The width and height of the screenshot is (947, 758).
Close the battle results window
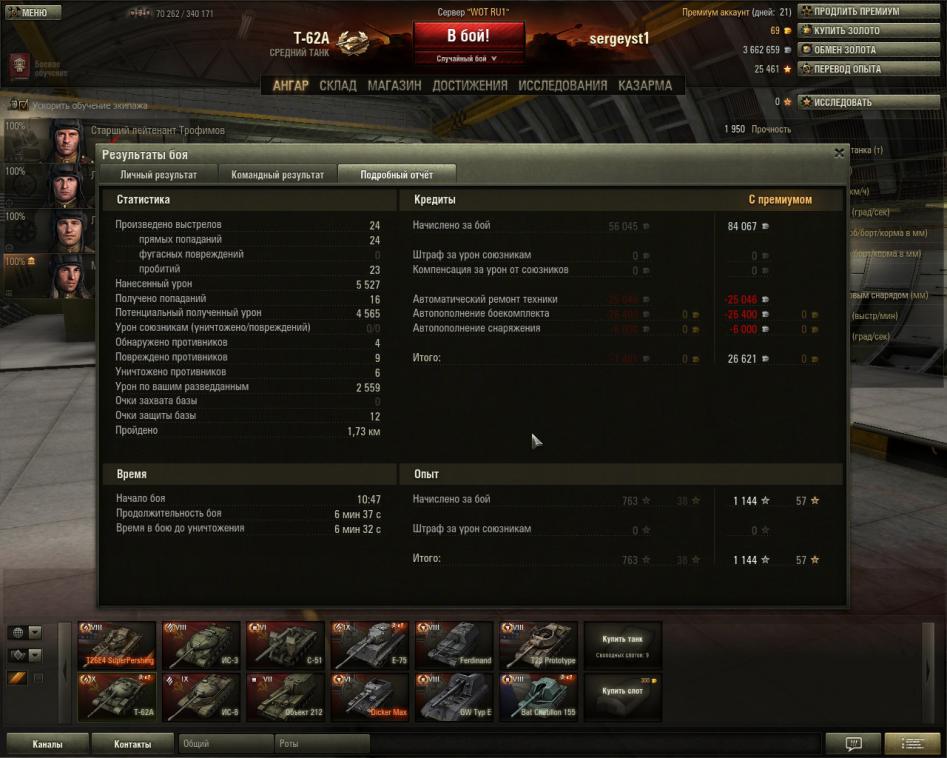coord(839,154)
